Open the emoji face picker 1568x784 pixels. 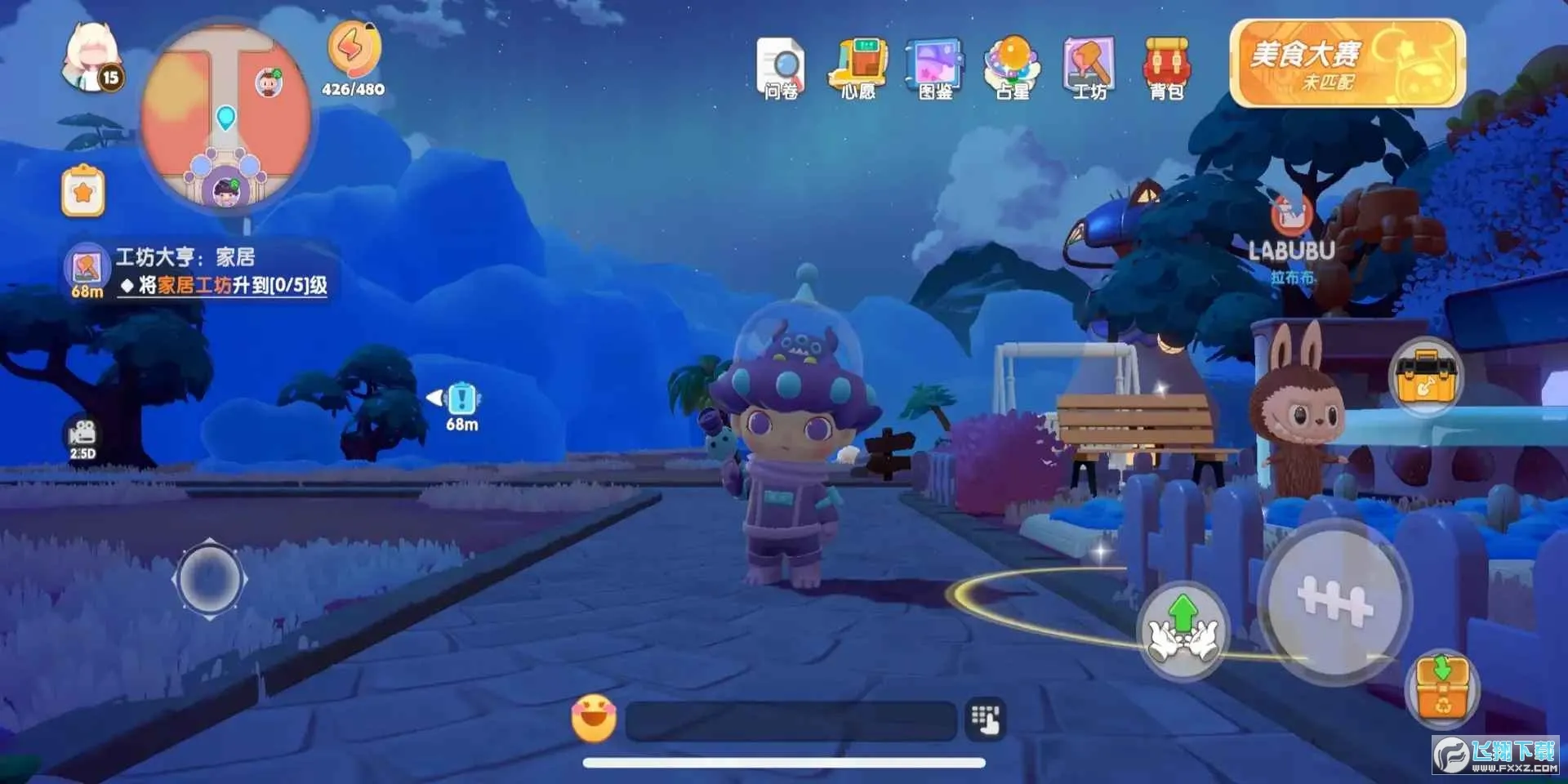(594, 719)
